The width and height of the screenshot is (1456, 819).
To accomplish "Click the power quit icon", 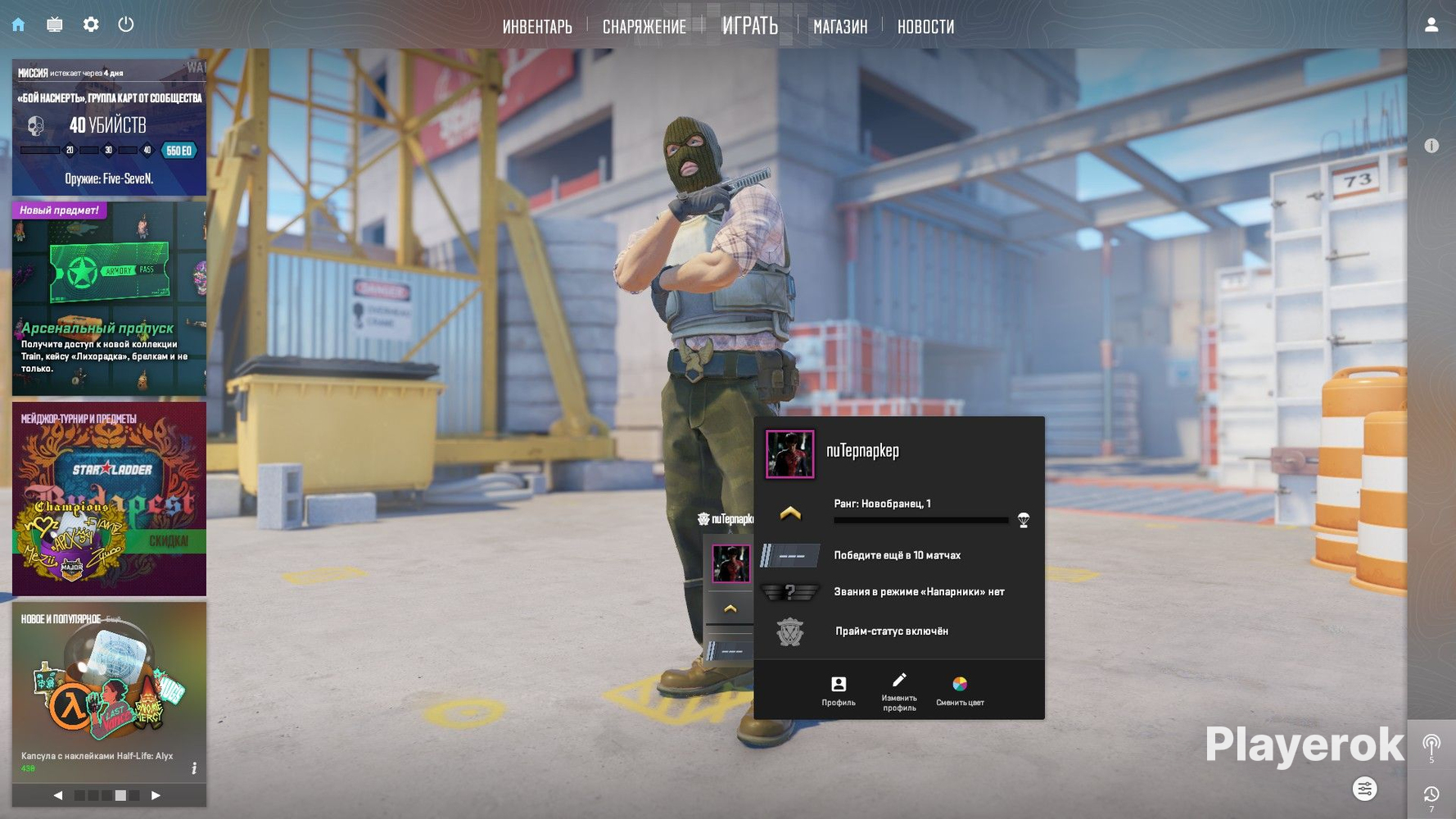I will coord(126,25).
